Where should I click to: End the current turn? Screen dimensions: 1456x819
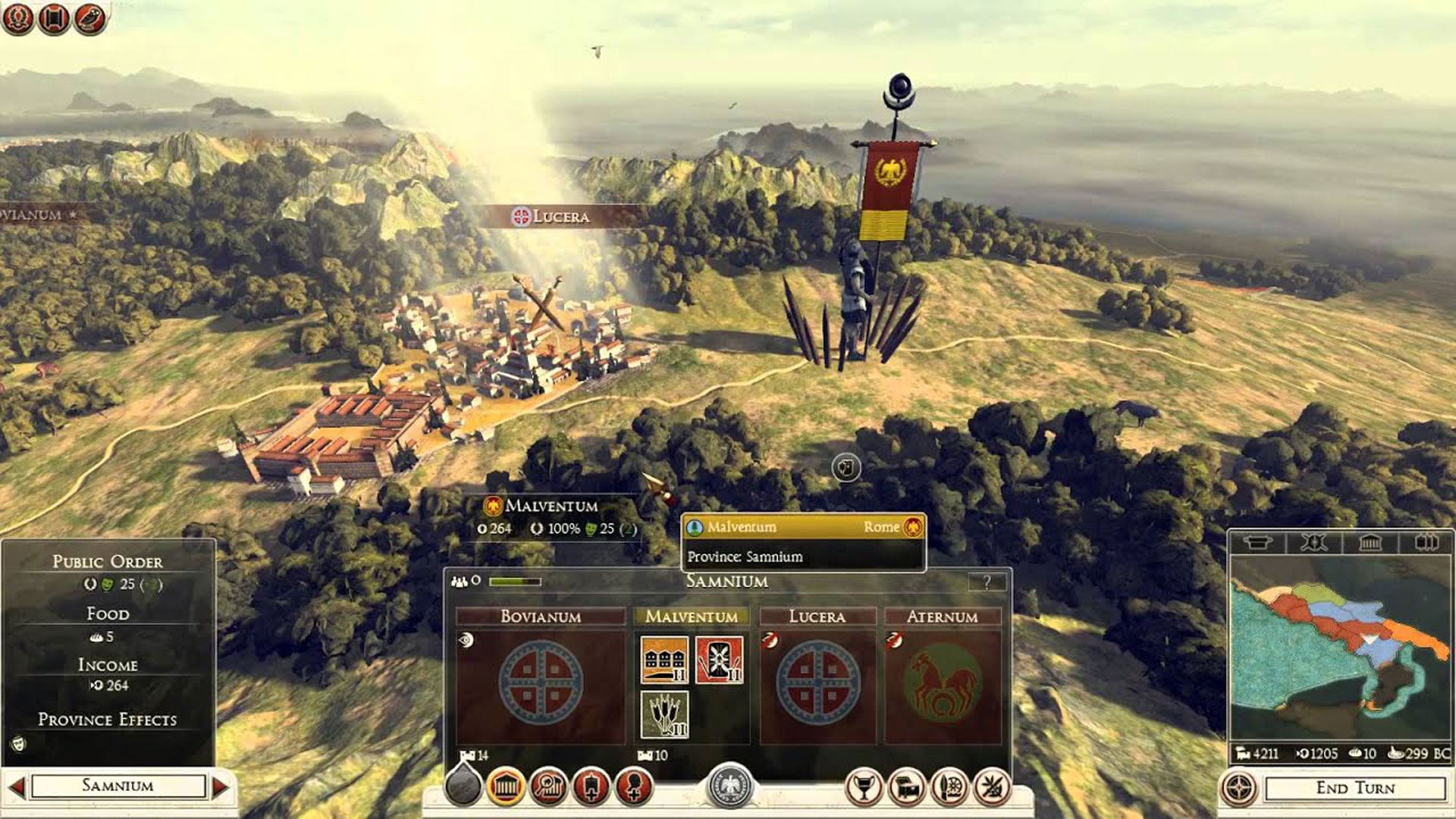tap(1354, 788)
